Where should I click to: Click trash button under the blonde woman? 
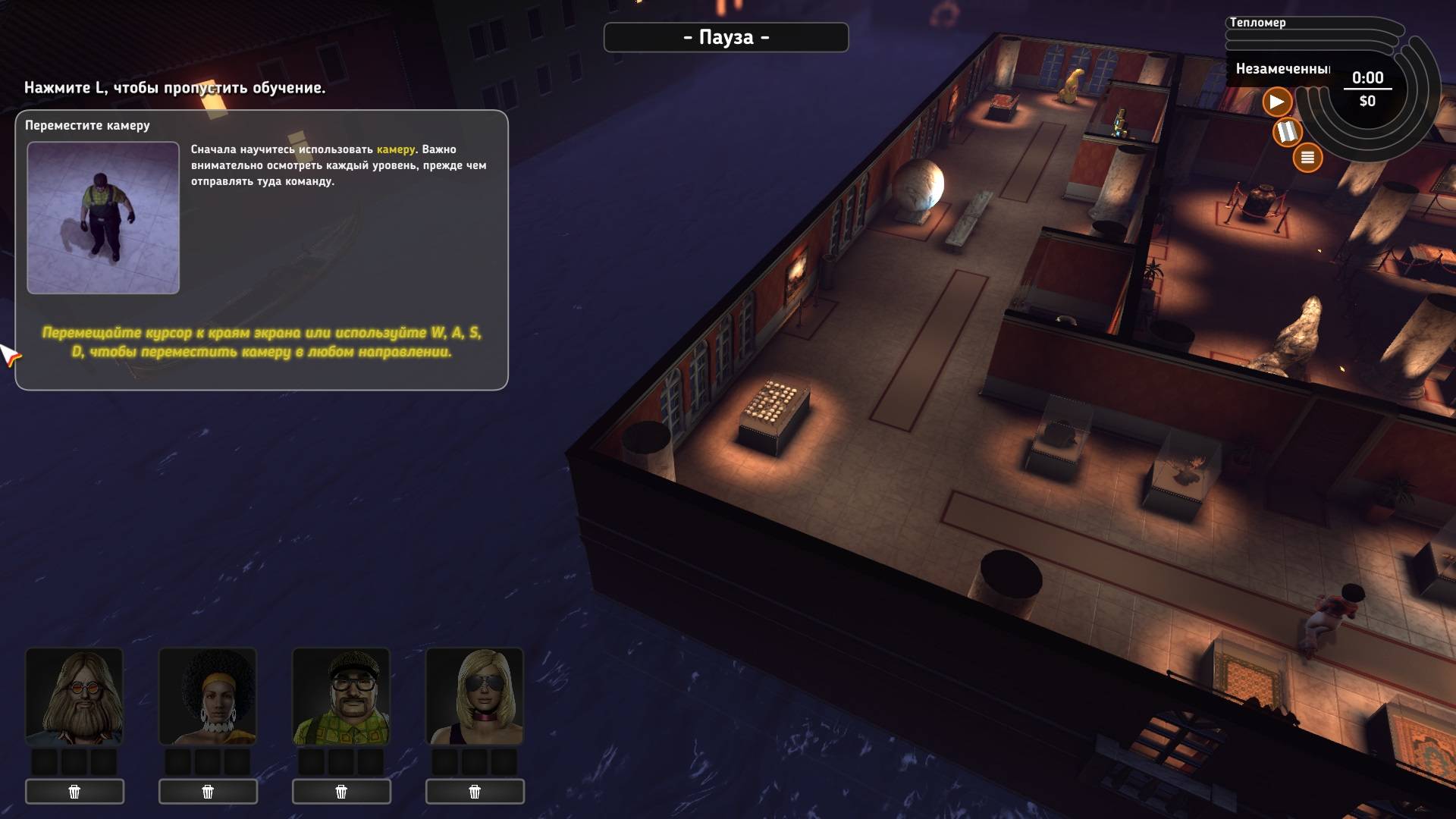pyautogui.click(x=475, y=792)
